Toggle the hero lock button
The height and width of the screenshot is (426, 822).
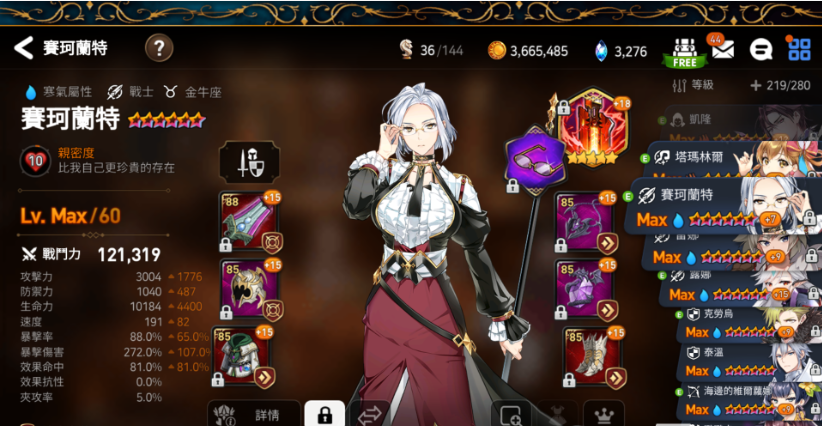click(324, 414)
